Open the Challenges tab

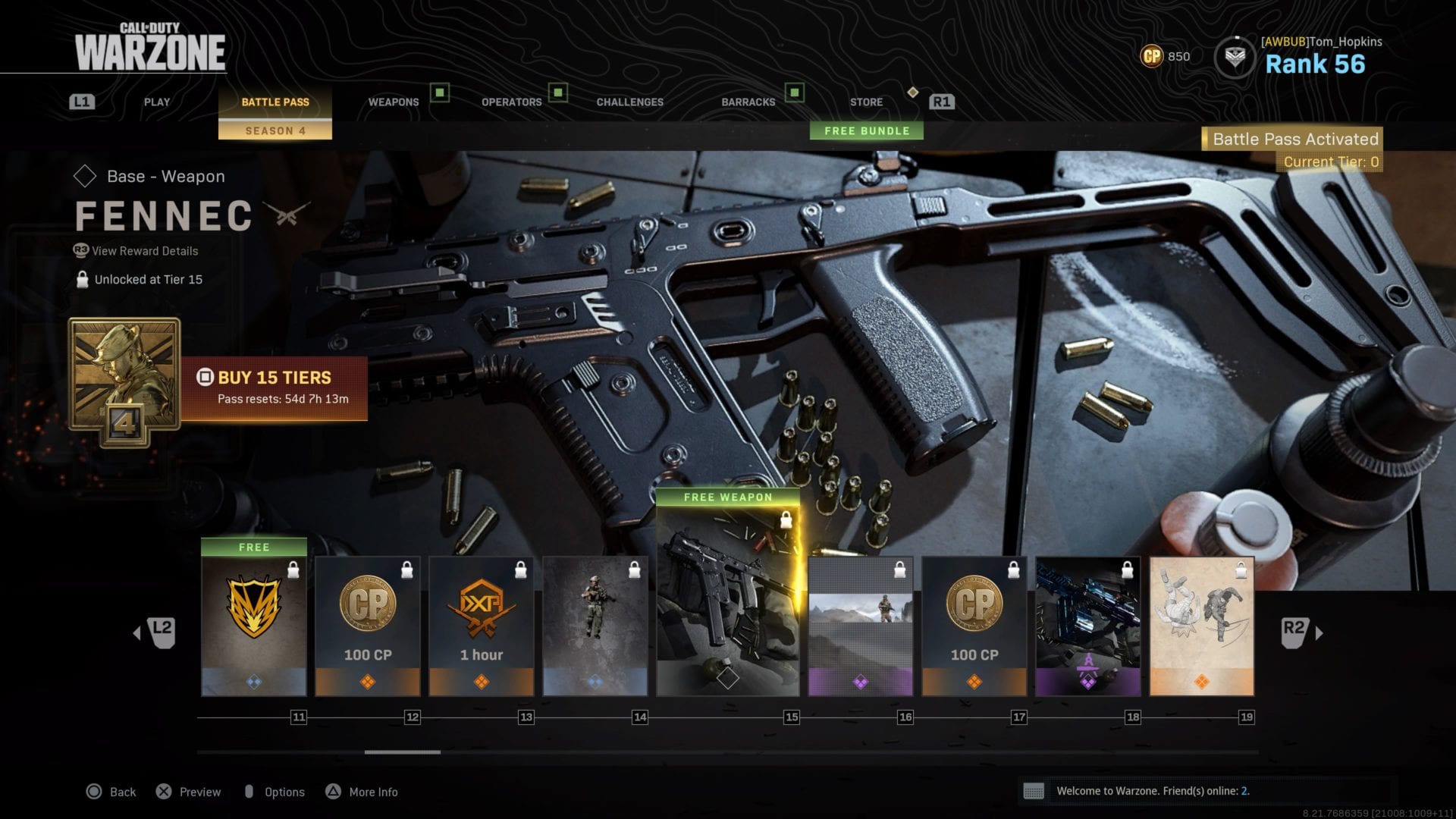629,102
